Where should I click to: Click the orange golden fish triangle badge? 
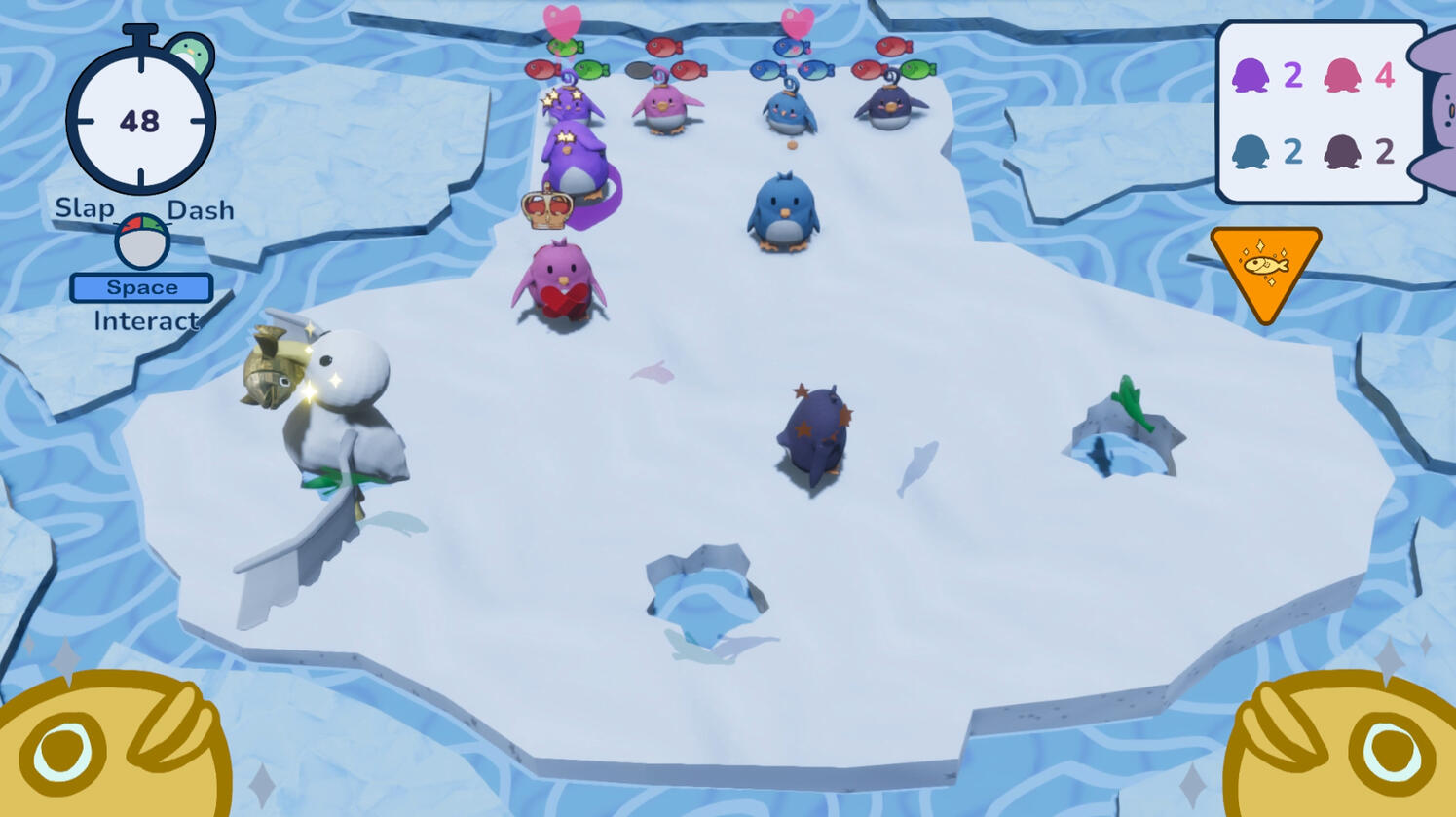[1265, 268]
